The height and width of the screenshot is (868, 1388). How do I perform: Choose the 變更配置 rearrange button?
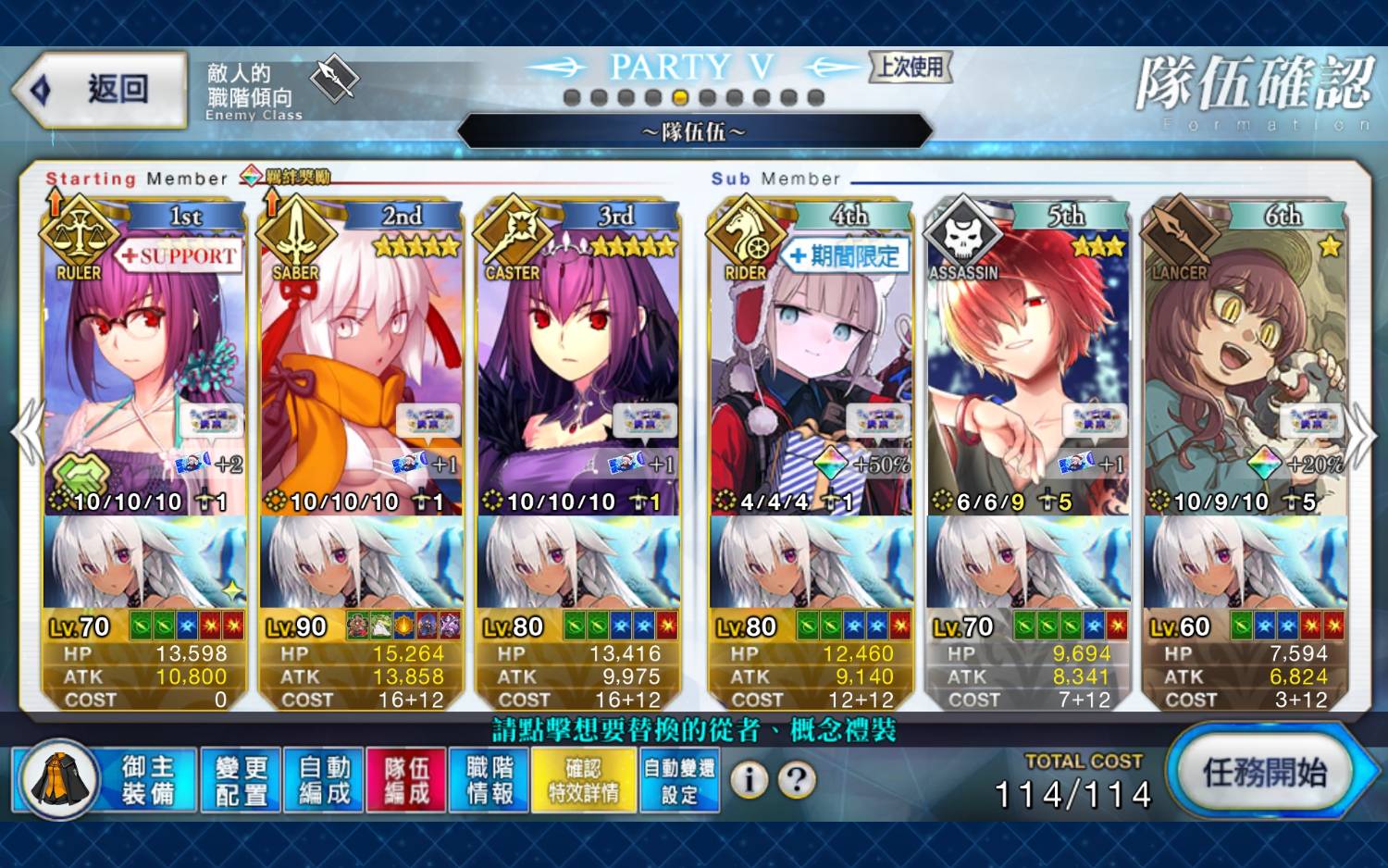[x=241, y=780]
